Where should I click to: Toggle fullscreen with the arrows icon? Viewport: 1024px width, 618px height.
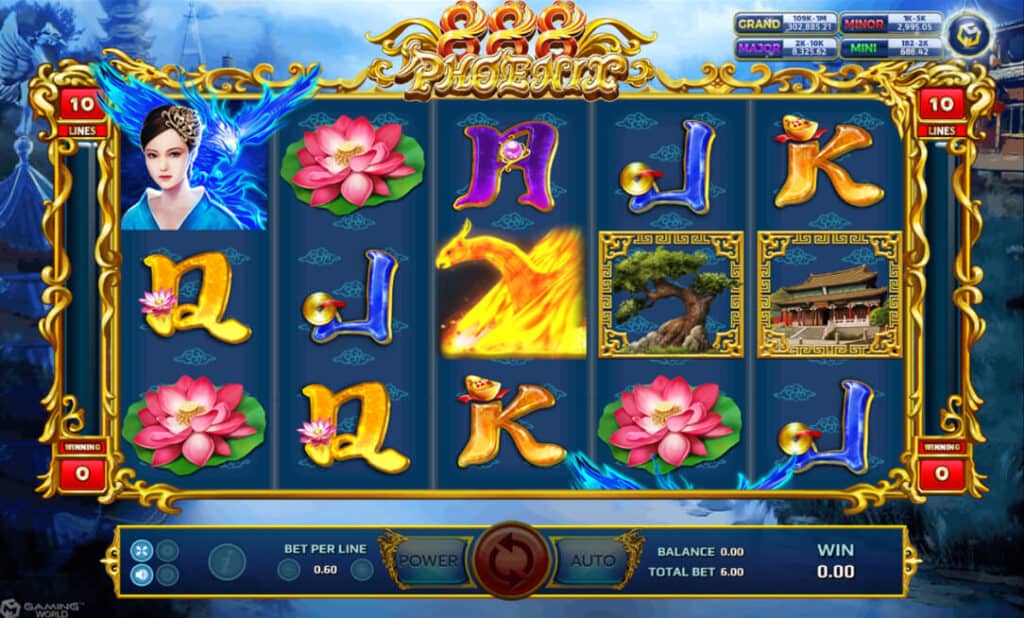click(x=141, y=549)
